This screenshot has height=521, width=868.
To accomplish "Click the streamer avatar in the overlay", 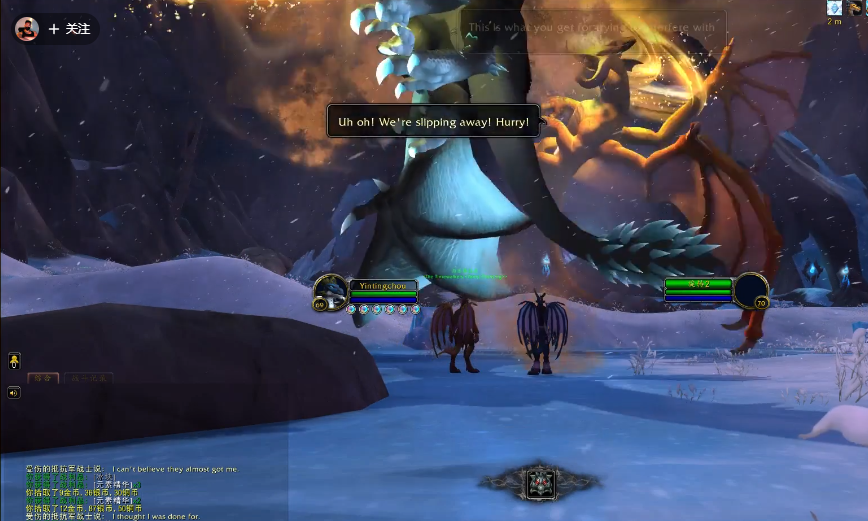I will click(27, 29).
